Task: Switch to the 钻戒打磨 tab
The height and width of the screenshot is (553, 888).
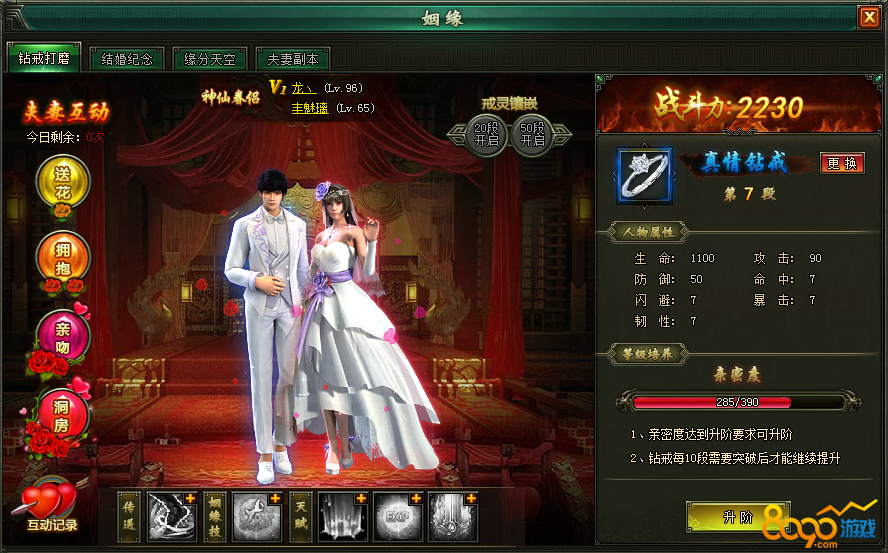Action: (x=43, y=58)
